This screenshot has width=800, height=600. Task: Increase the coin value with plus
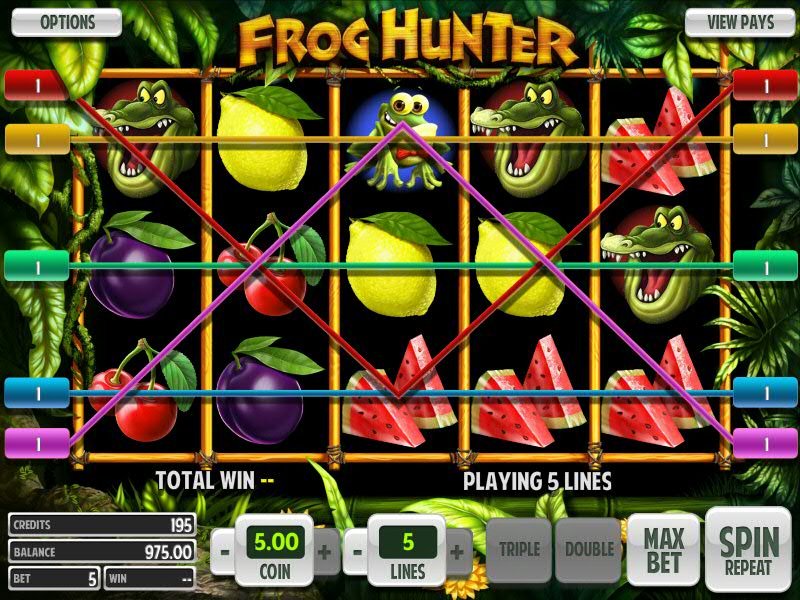pyautogui.click(x=323, y=551)
